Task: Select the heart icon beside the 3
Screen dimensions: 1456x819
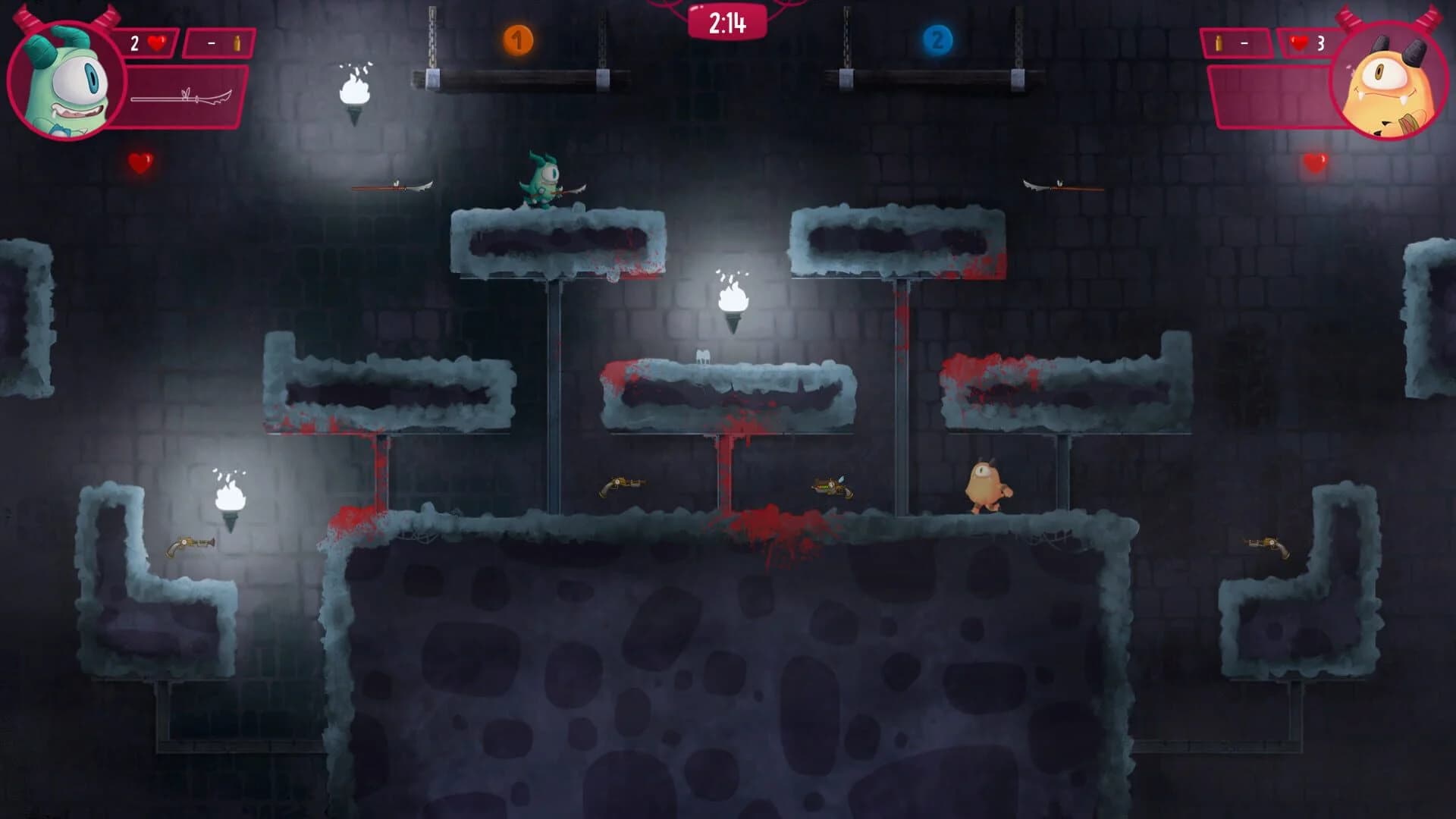Action: pos(1299,44)
